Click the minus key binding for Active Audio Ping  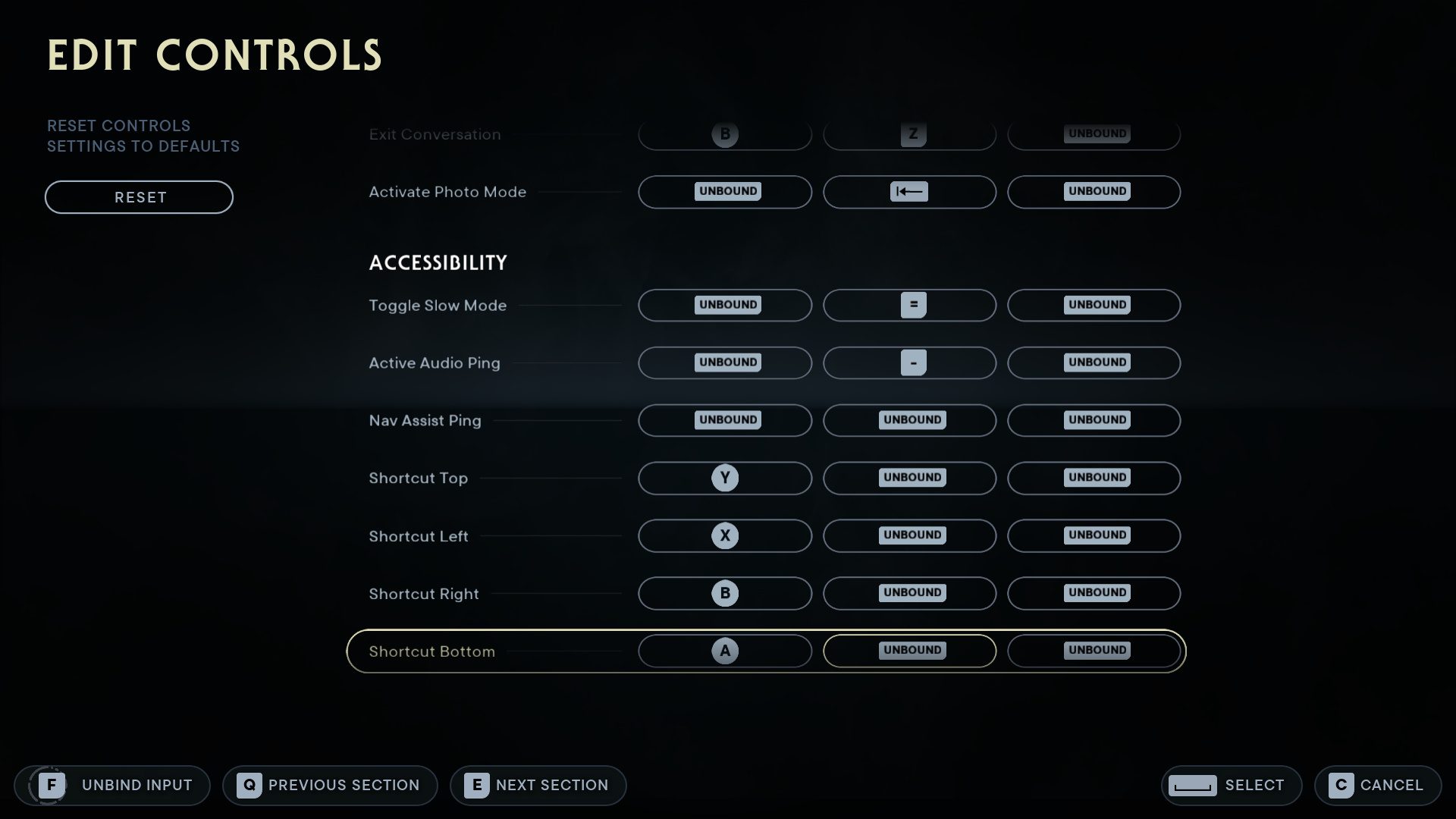(x=909, y=362)
